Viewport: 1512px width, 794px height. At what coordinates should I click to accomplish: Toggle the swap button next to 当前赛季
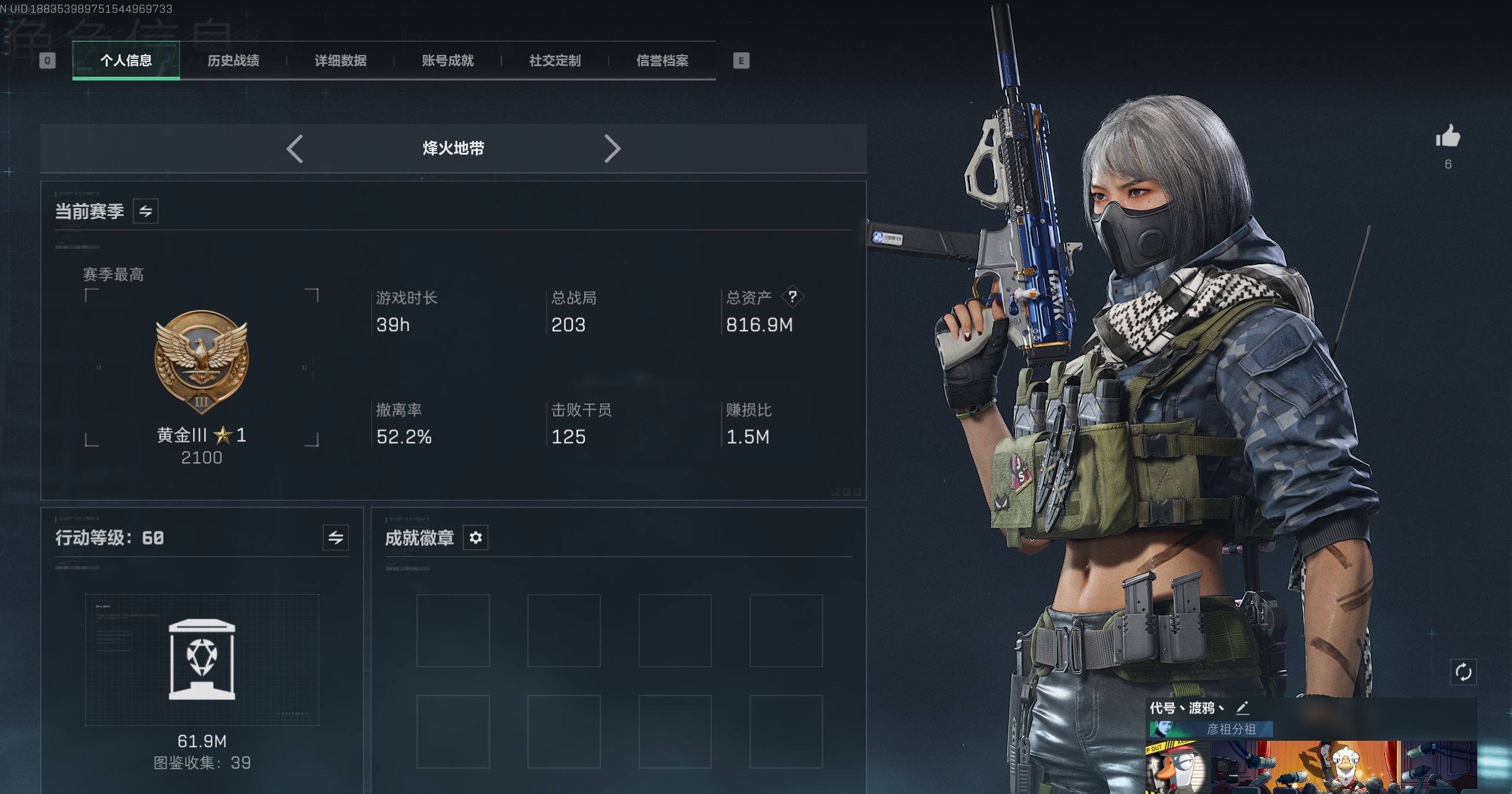click(x=145, y=211)
